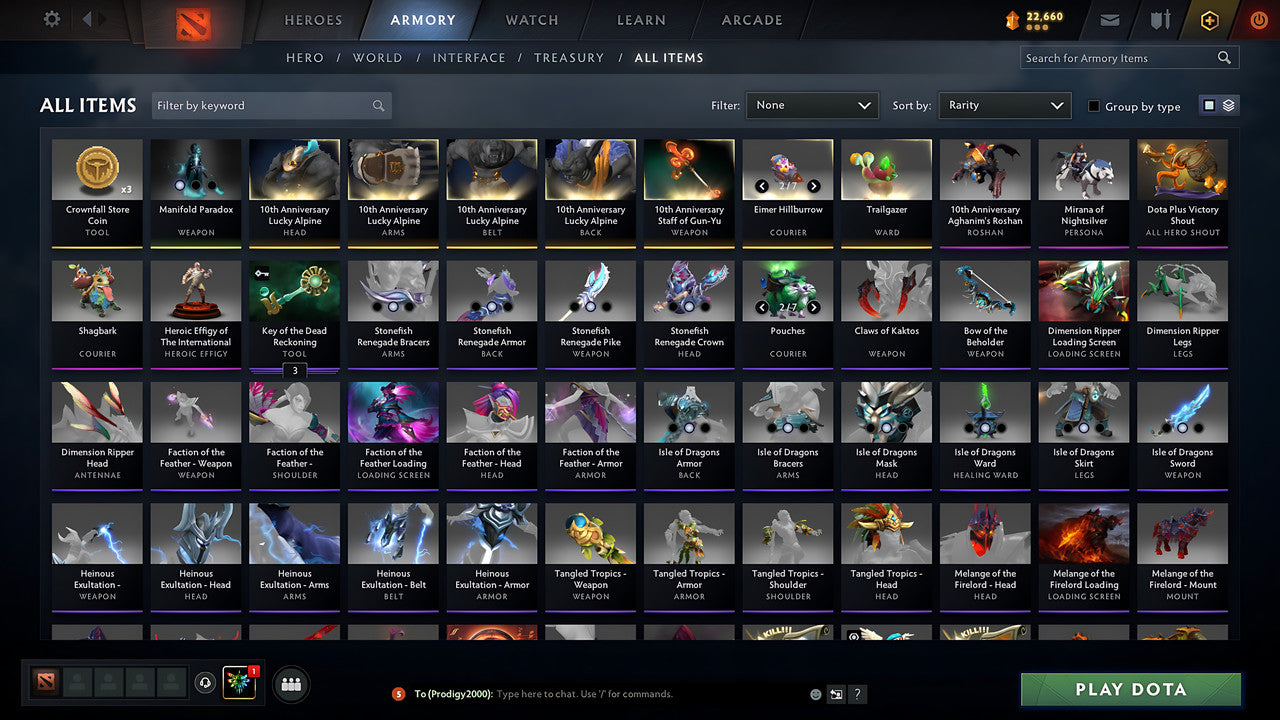The width and height of the screenshot is (1280, 720).
Task: Open the Dota Plus hexagon icon
Action: point(1209,19)
